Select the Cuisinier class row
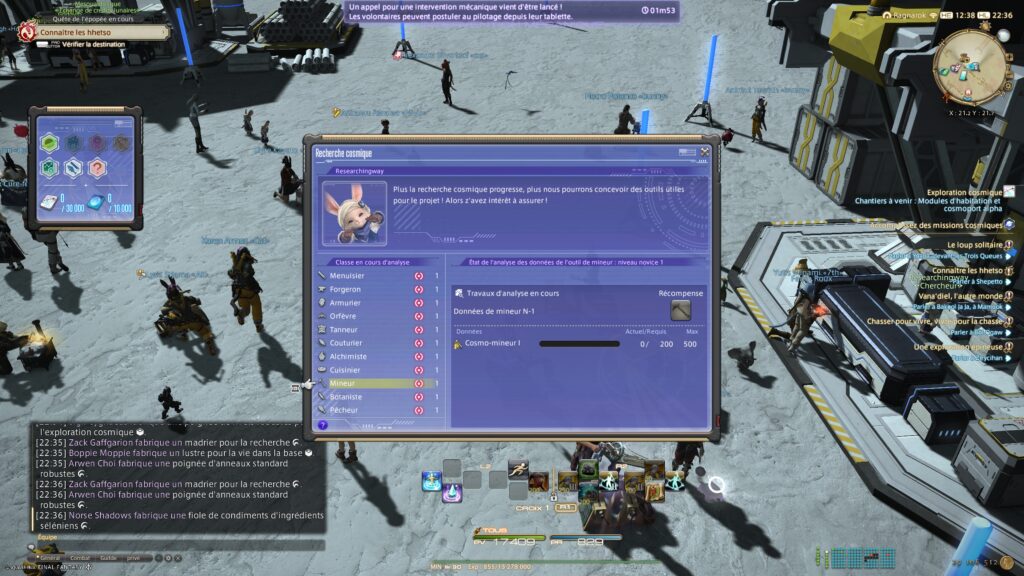The image size is (1024, 576). click(x=345, y=370)
